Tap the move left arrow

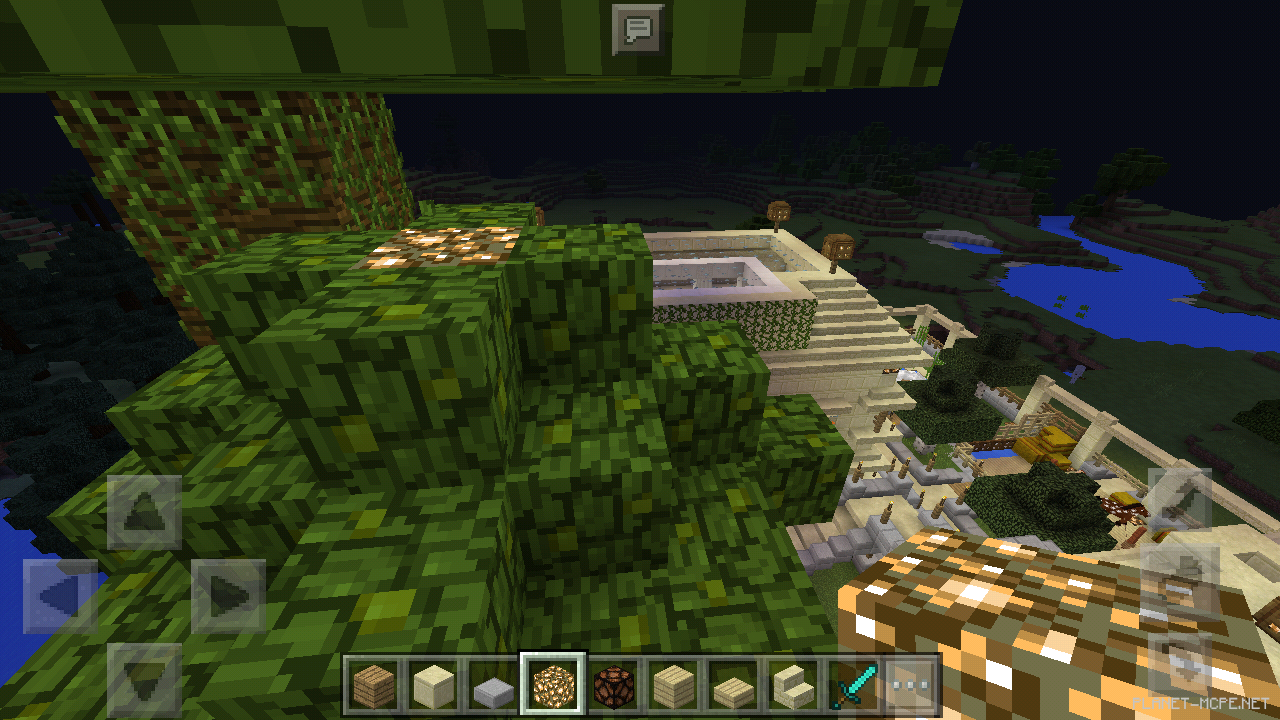60,596
